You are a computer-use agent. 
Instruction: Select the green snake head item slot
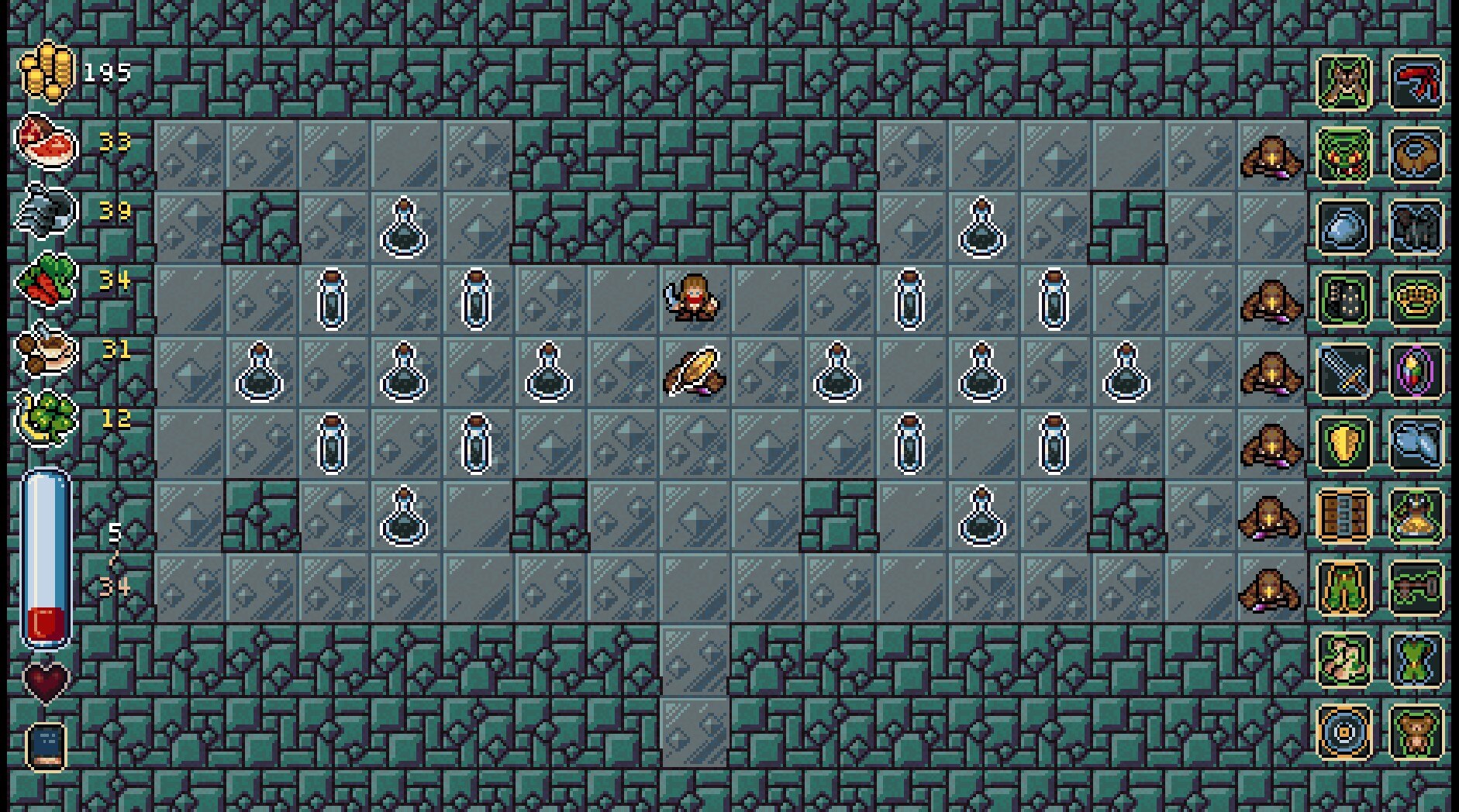1344,156
